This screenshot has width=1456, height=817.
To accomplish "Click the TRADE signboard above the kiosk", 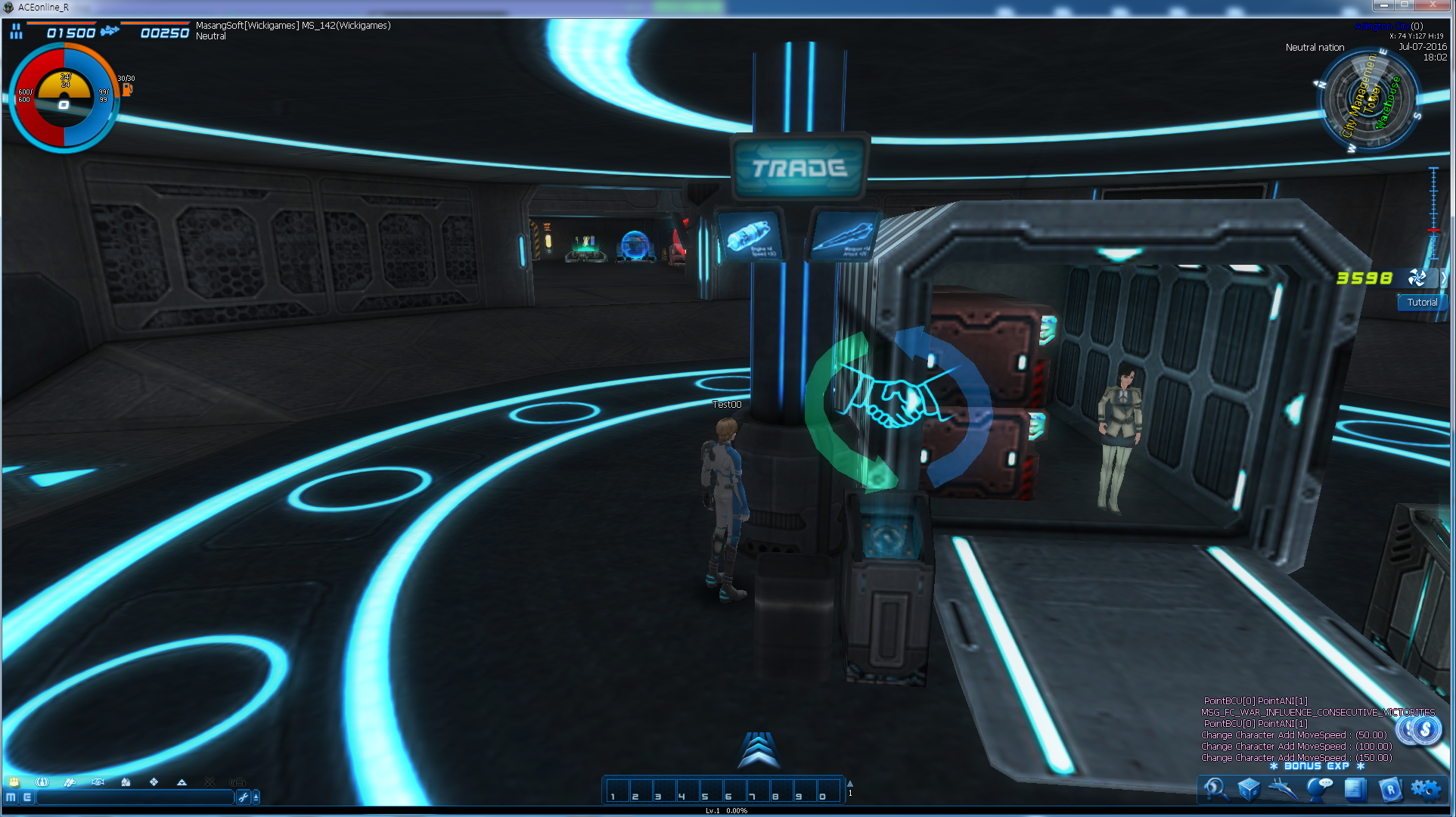I will tap(798, 168).
